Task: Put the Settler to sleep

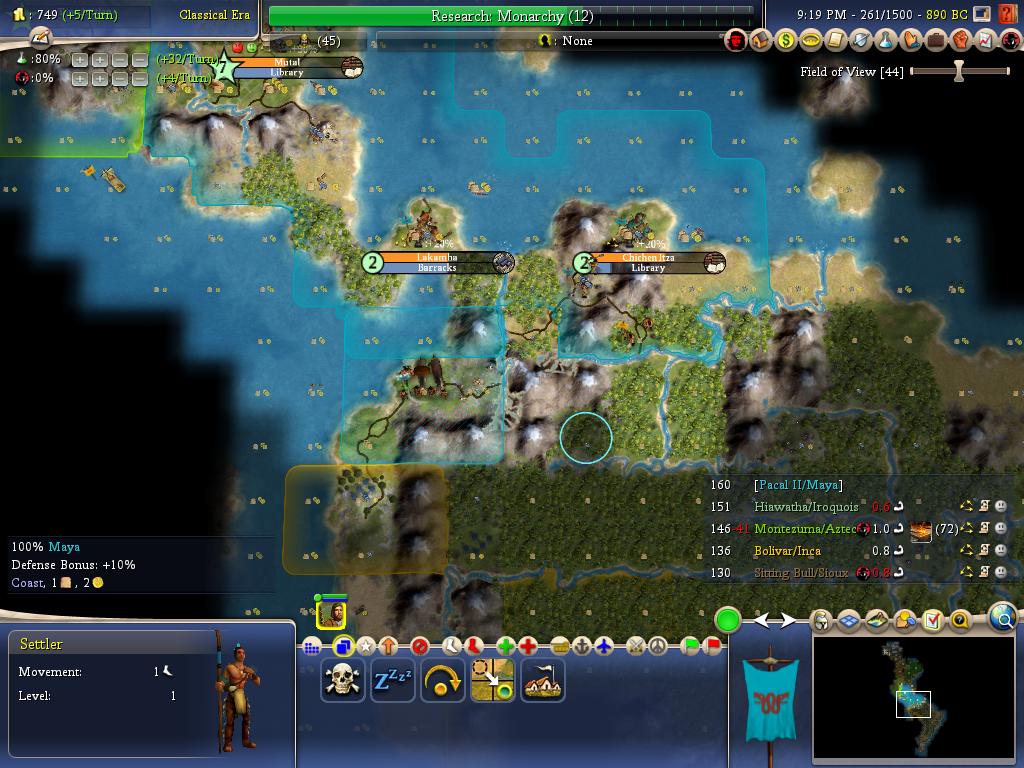Action: click(393, 681)
